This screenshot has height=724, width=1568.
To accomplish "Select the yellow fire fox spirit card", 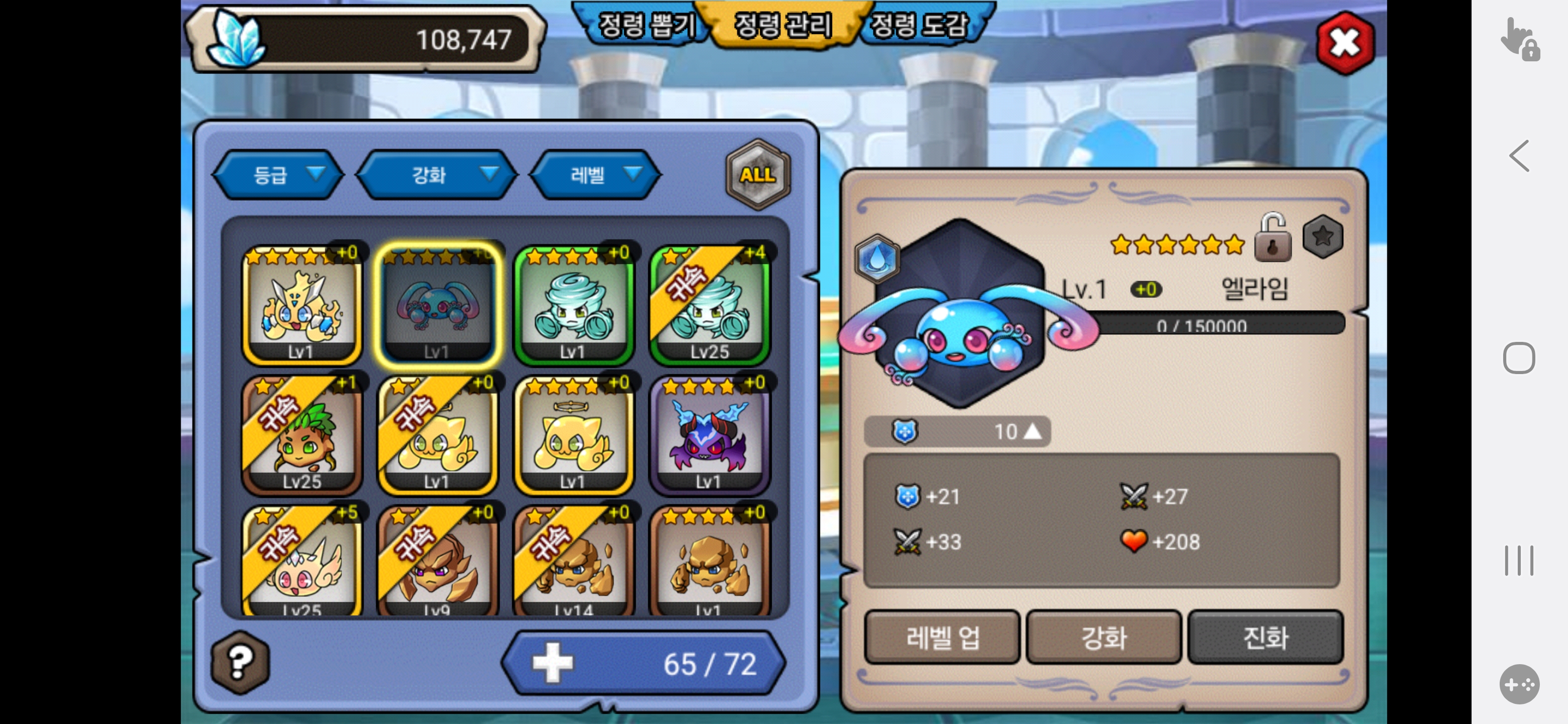I will (302, 305).
